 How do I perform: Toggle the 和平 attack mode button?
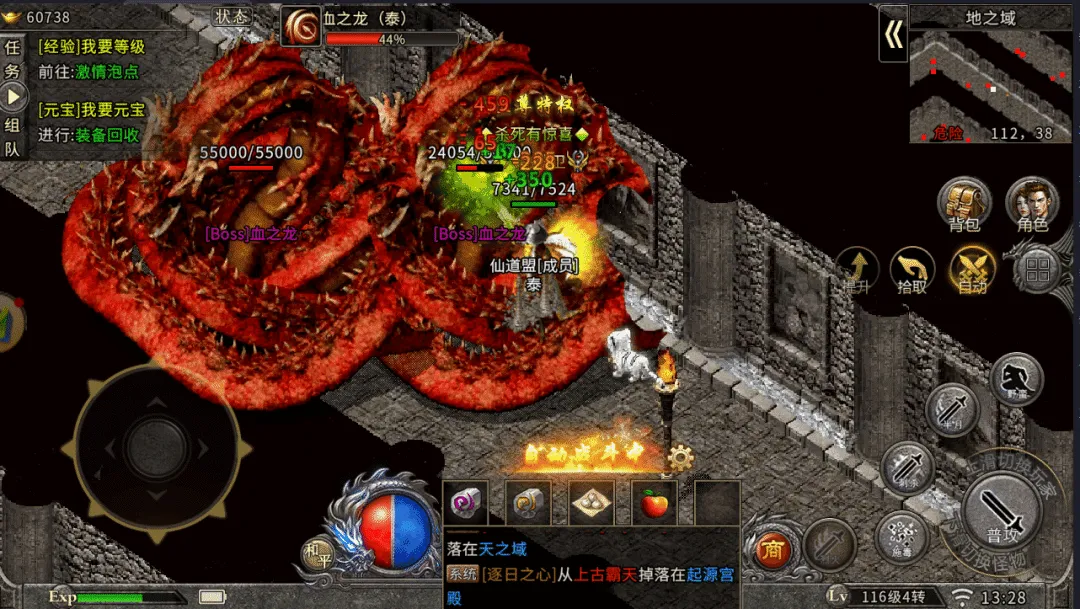(x=318, y=549)
